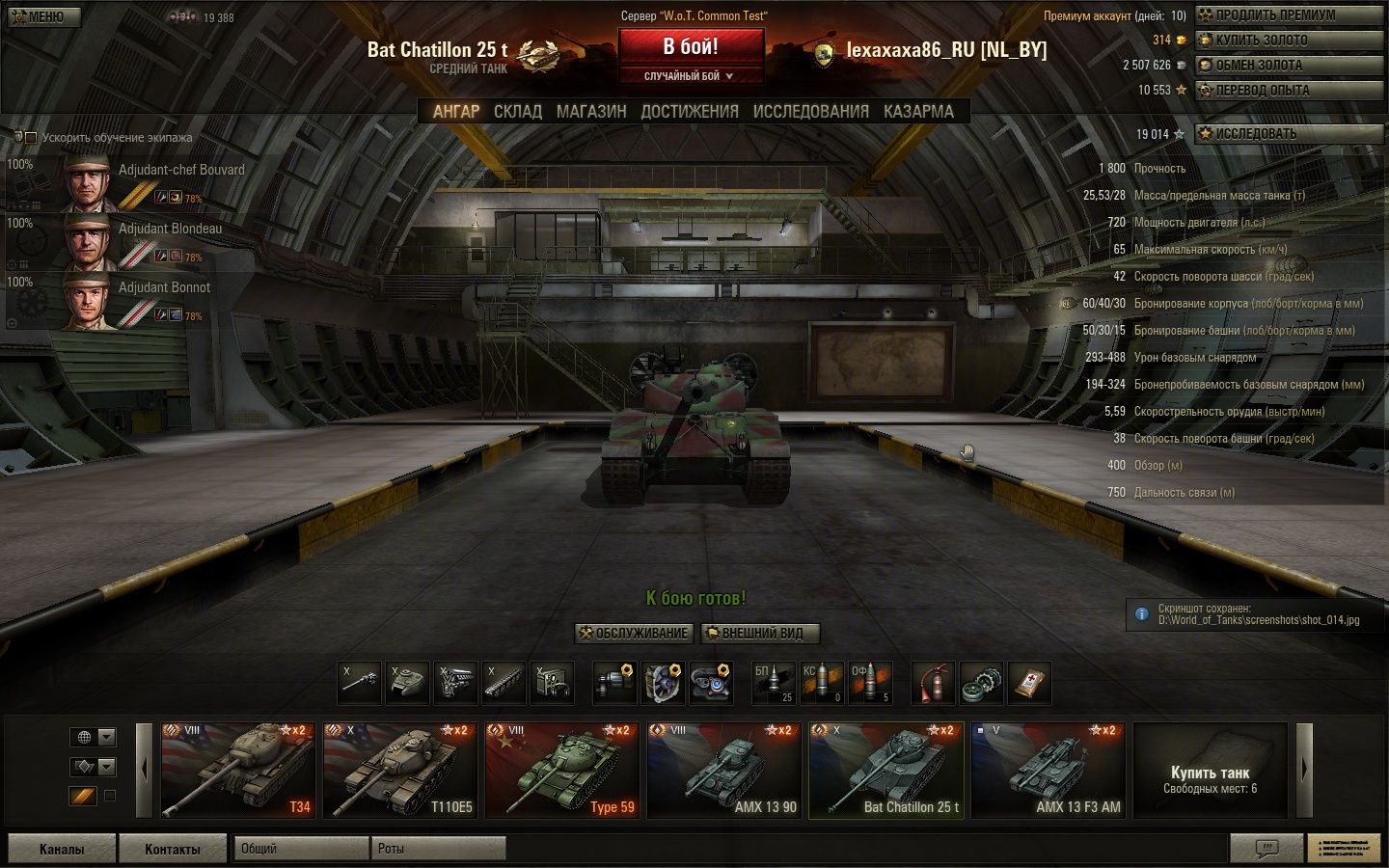Click the ПЕРЕВОД ОПЫТА button
Viewport: 1389px width, 868px height.
(1289, 91)
